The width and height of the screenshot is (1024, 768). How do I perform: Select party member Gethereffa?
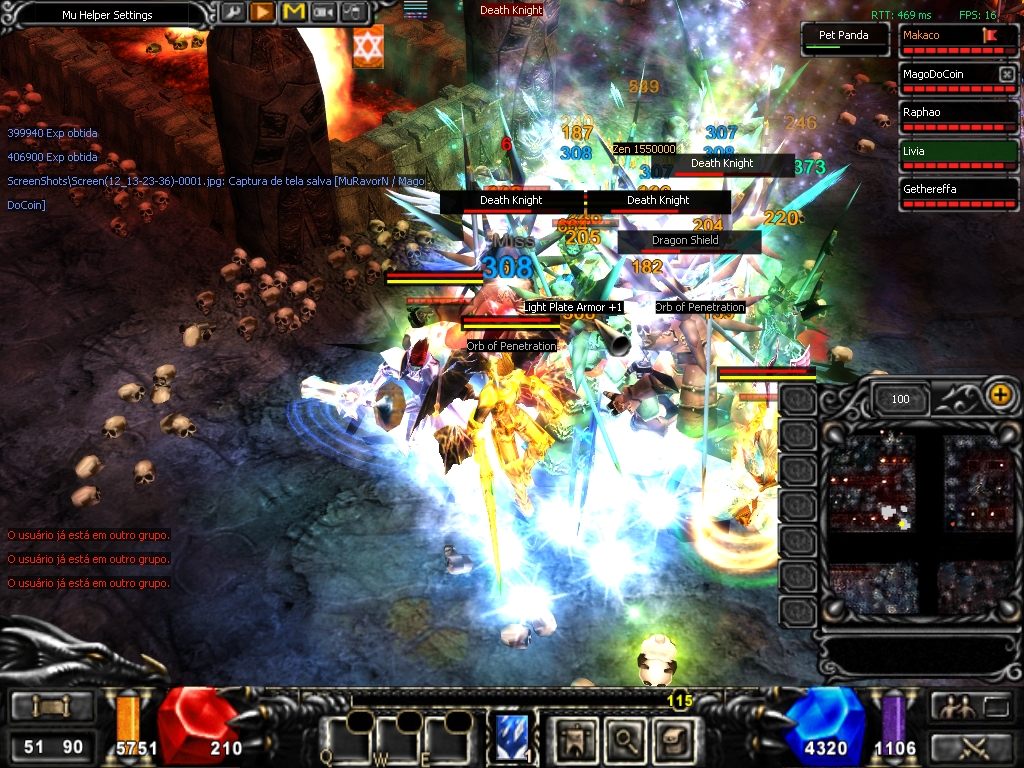[x=958, y=194]
